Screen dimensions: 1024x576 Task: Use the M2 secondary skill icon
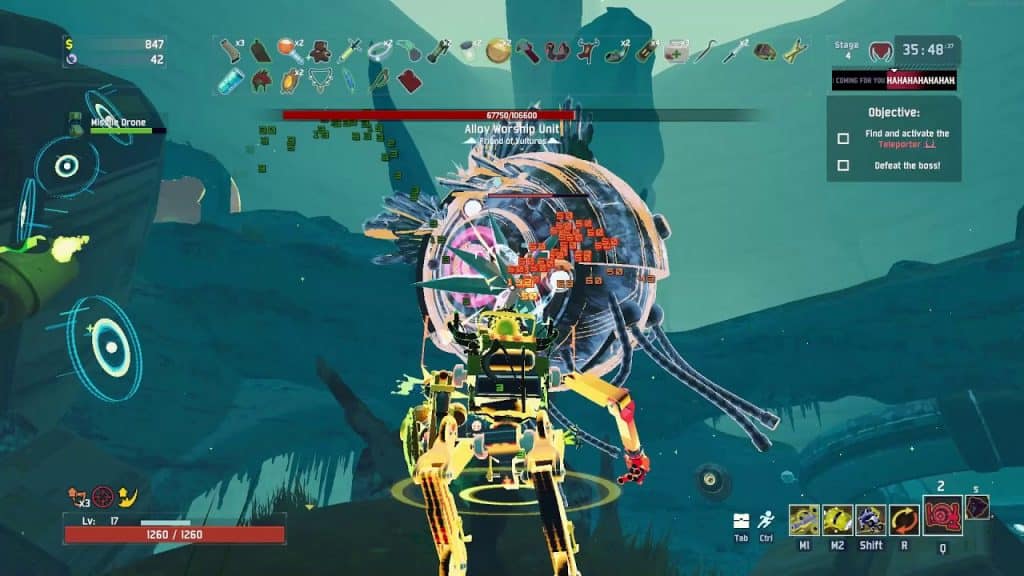click(x=838, y=520)
